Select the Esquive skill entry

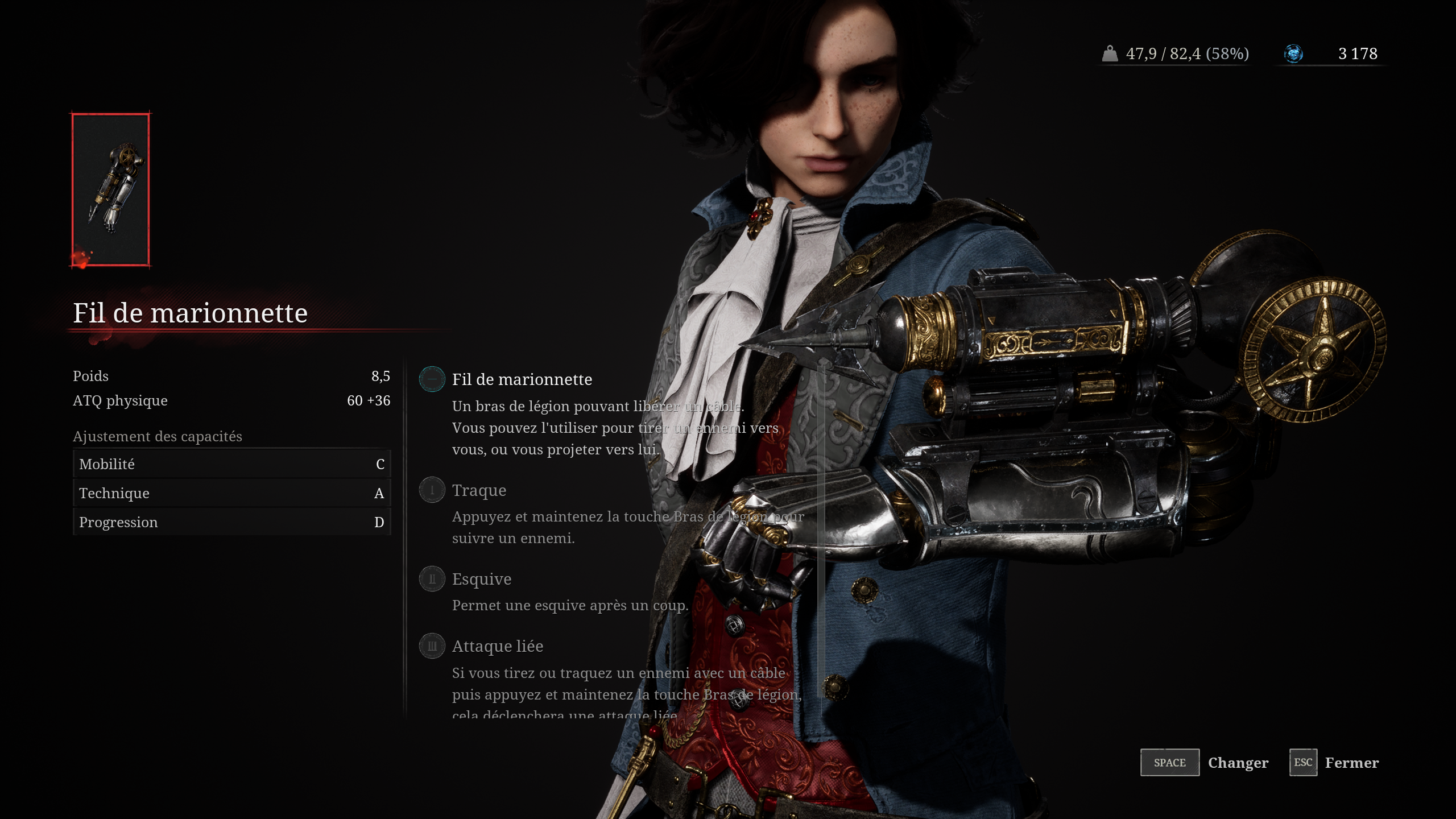pos(481,579)
